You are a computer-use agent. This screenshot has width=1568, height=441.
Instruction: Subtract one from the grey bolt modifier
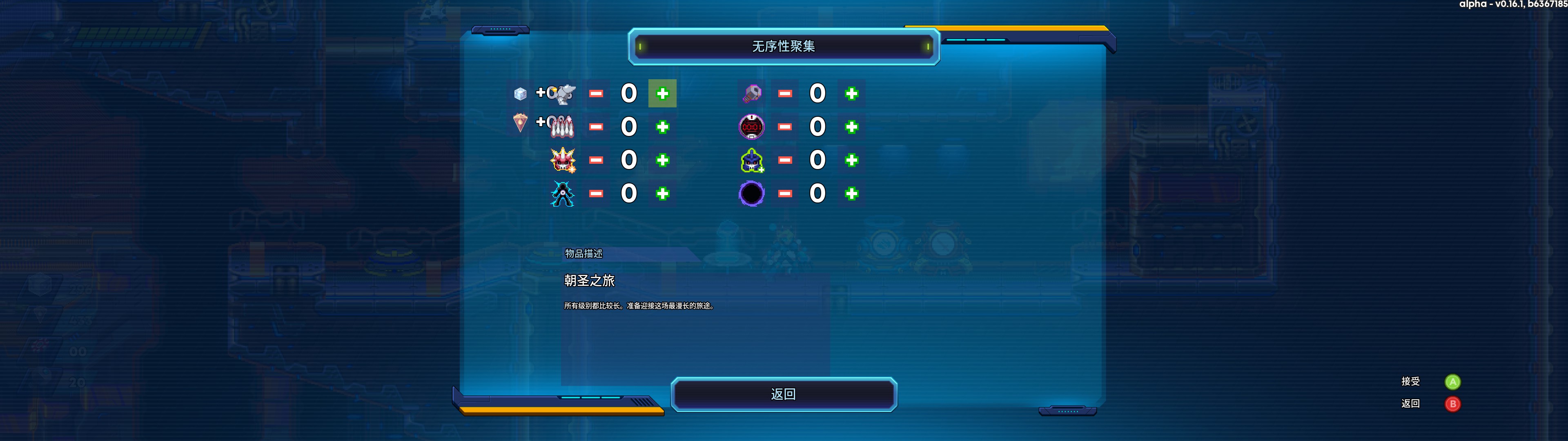pyautogui.click(x=785, y=94)
